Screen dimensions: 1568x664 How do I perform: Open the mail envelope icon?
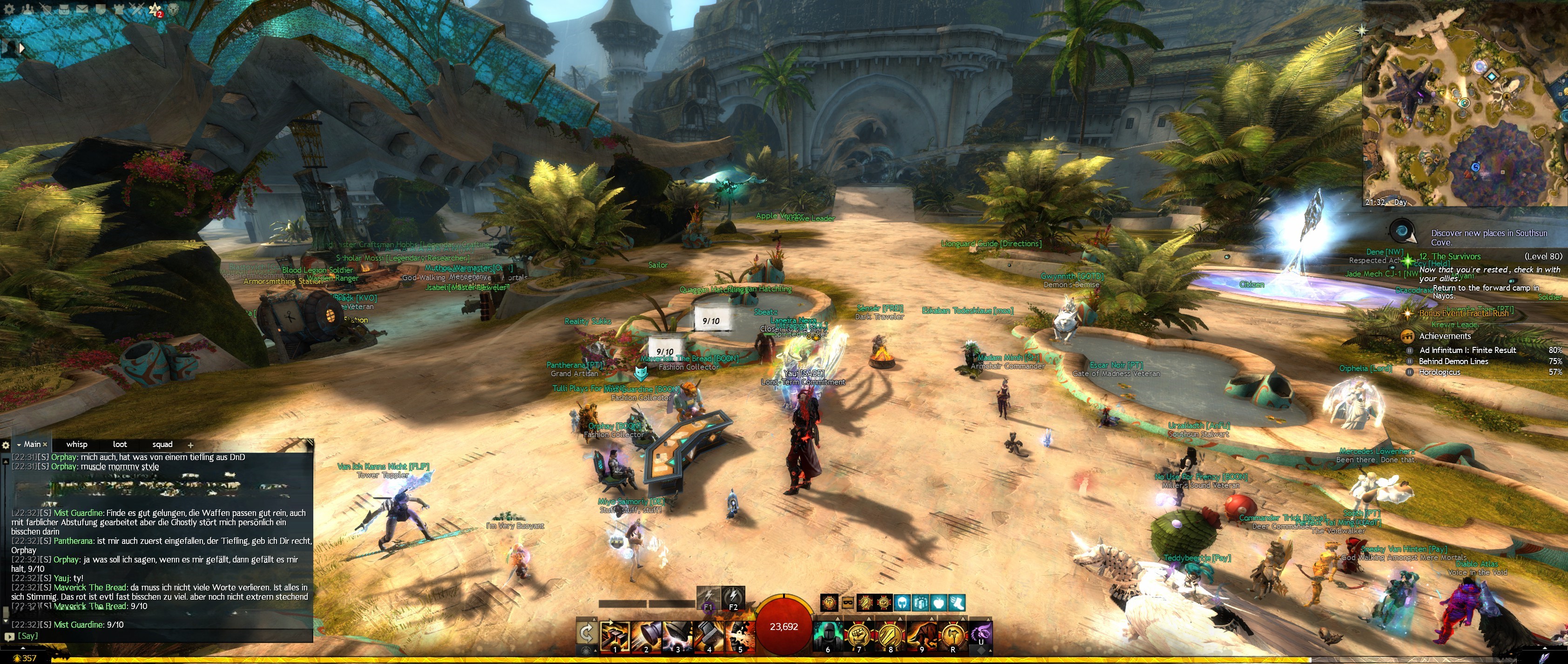pyautogui.click(x=81, y=9)
